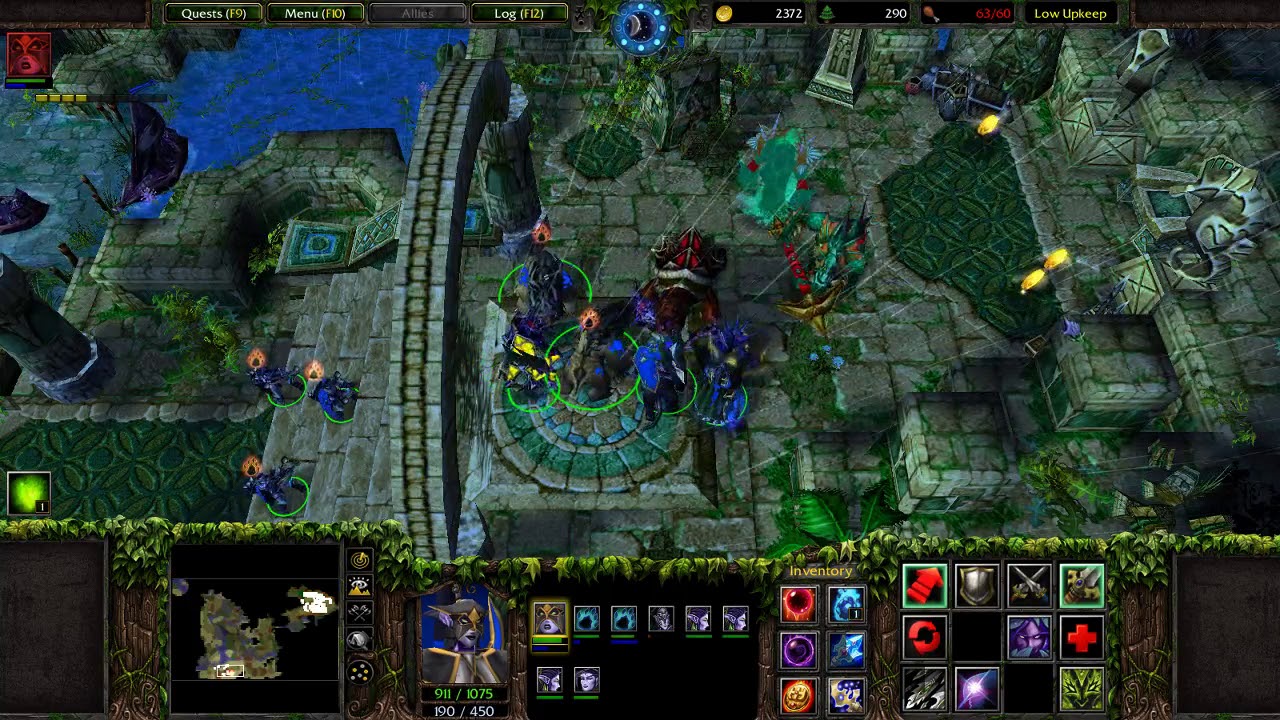Screen dimensions: 1280x720
Task: Activate the green leafy face ability
Action: coord(1081,690)
